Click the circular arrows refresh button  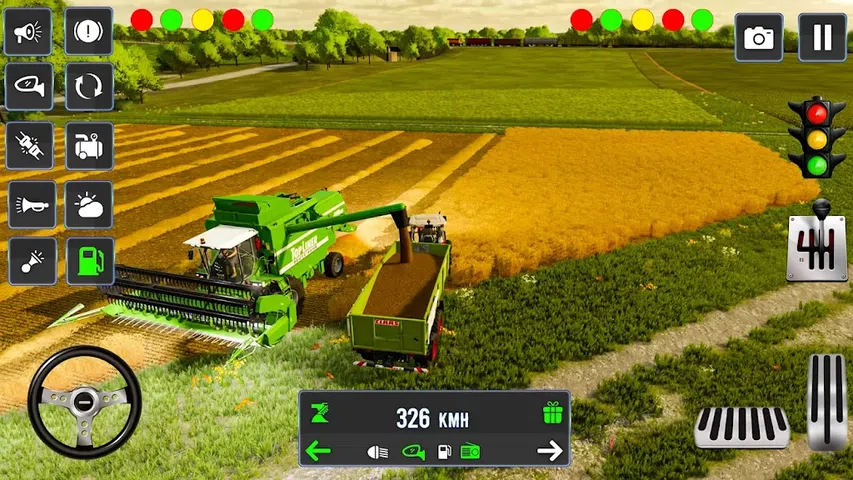(x=89, y=88)
